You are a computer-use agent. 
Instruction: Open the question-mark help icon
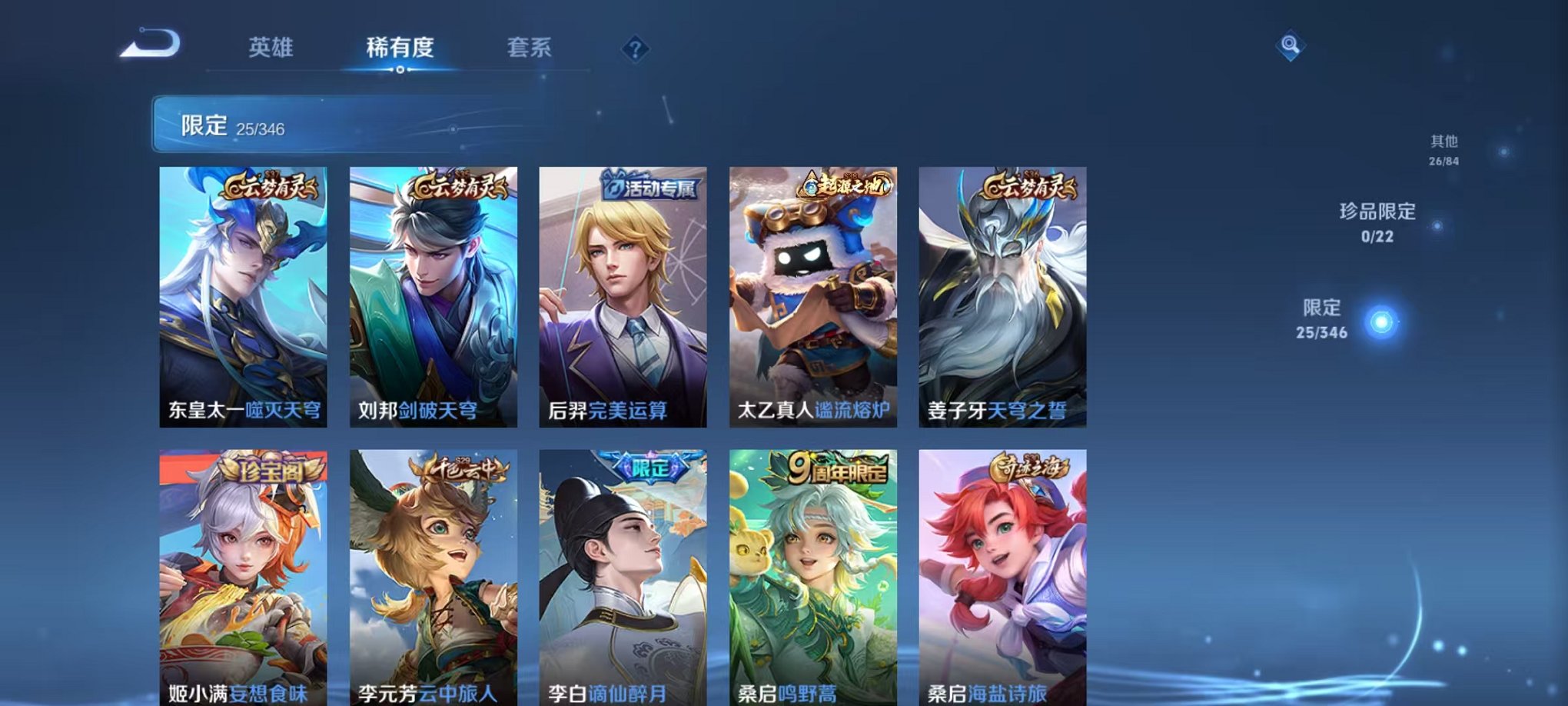point(633,48)
